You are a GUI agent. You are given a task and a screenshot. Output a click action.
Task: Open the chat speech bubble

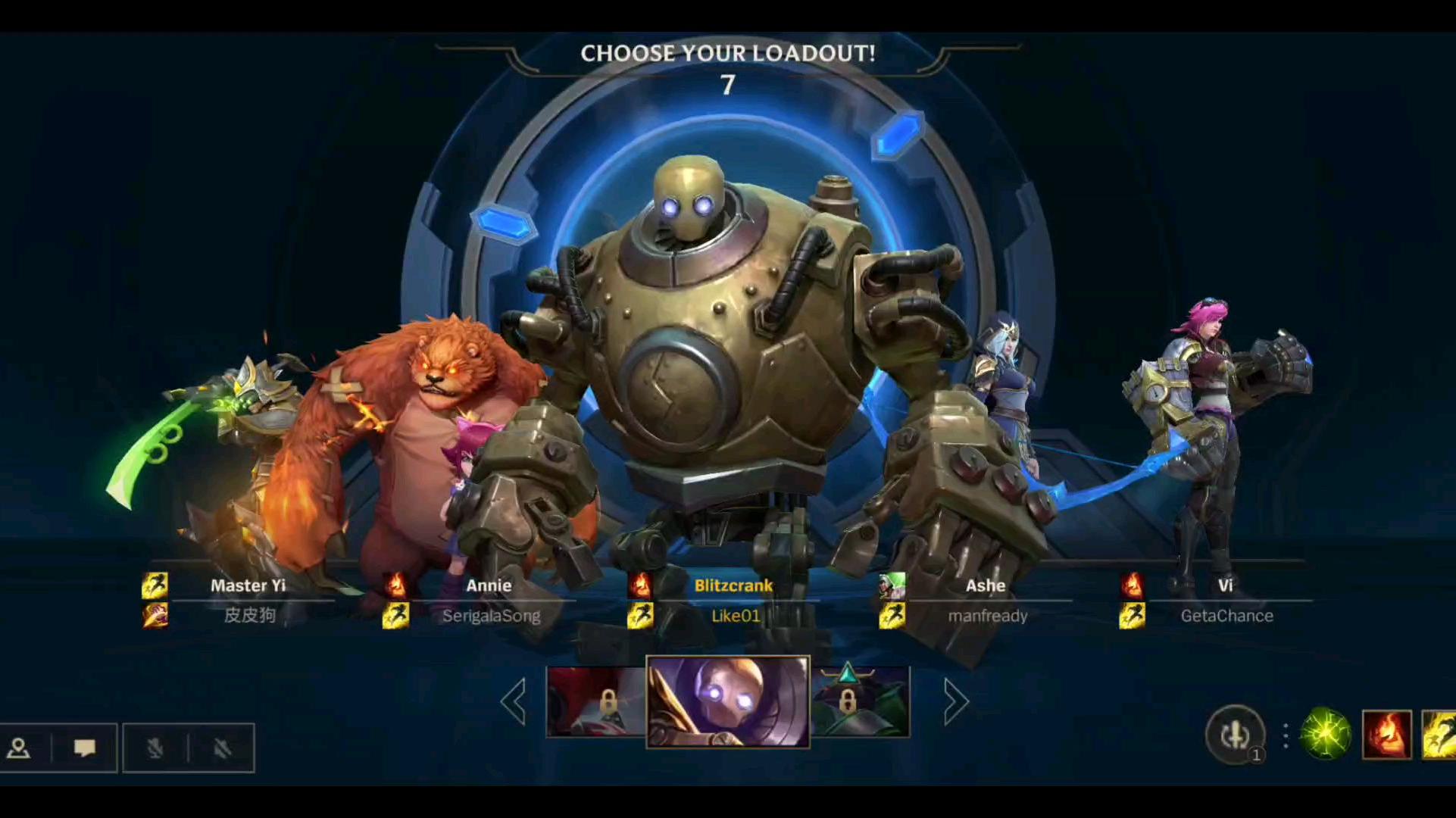[84, 748]
